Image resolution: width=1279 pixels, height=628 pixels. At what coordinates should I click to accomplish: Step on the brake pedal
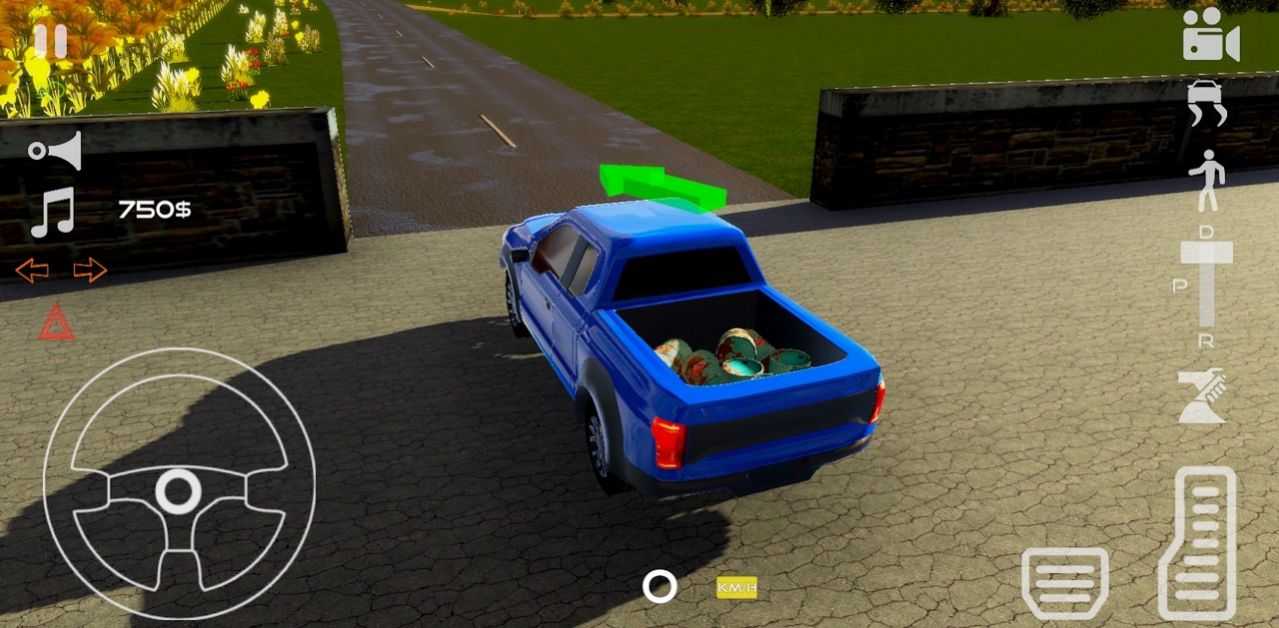coord(1064,582)
